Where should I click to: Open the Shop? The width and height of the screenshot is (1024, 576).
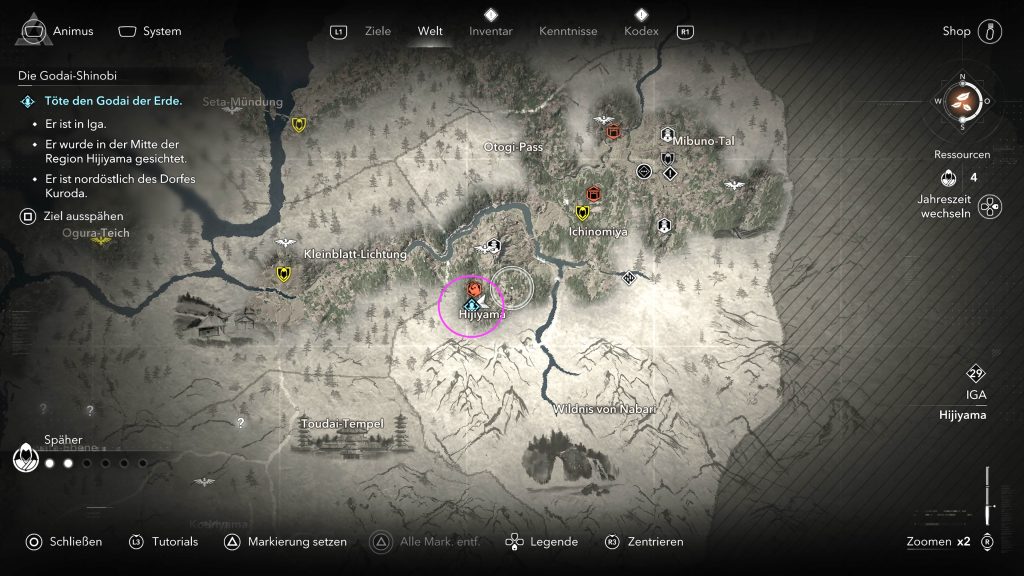(957, 31)
